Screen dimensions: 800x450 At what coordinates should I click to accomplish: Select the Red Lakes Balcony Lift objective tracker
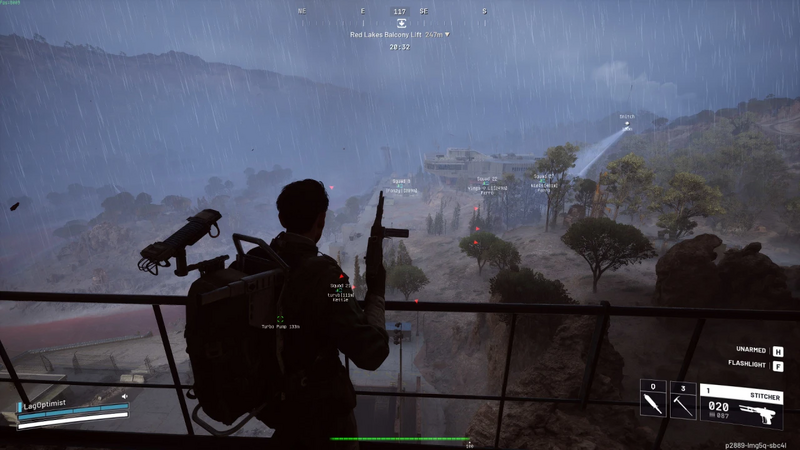399,35
